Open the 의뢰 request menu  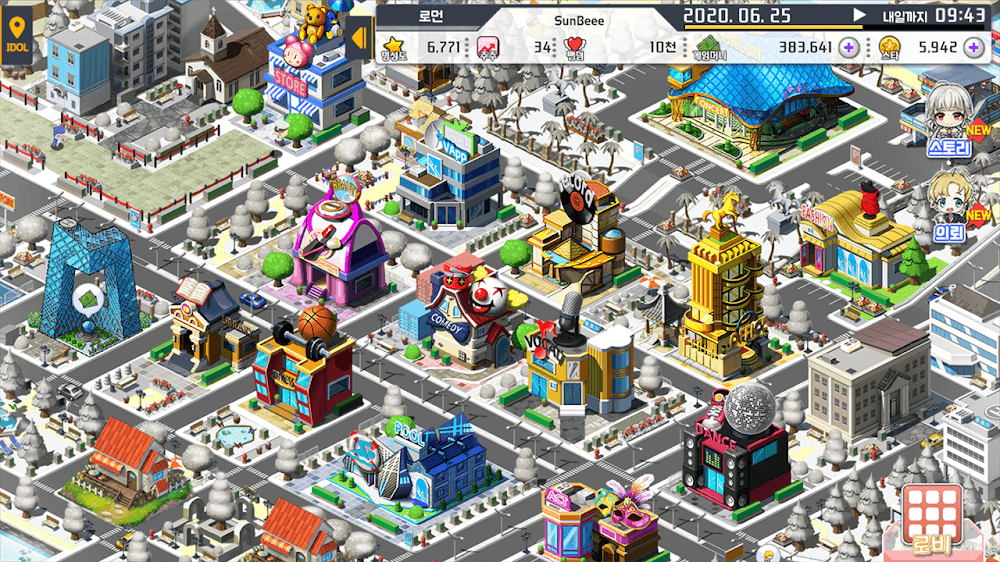click(948, 208)
